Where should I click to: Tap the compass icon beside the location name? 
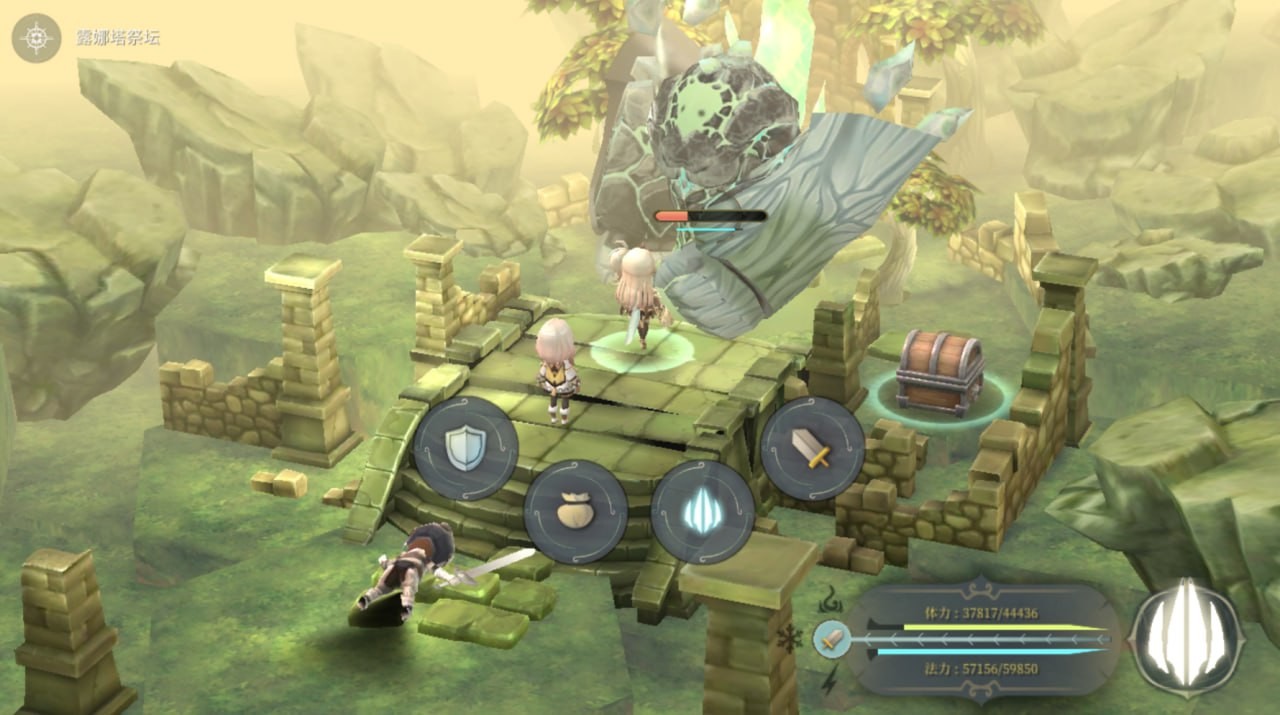click(x=37, y=38)
